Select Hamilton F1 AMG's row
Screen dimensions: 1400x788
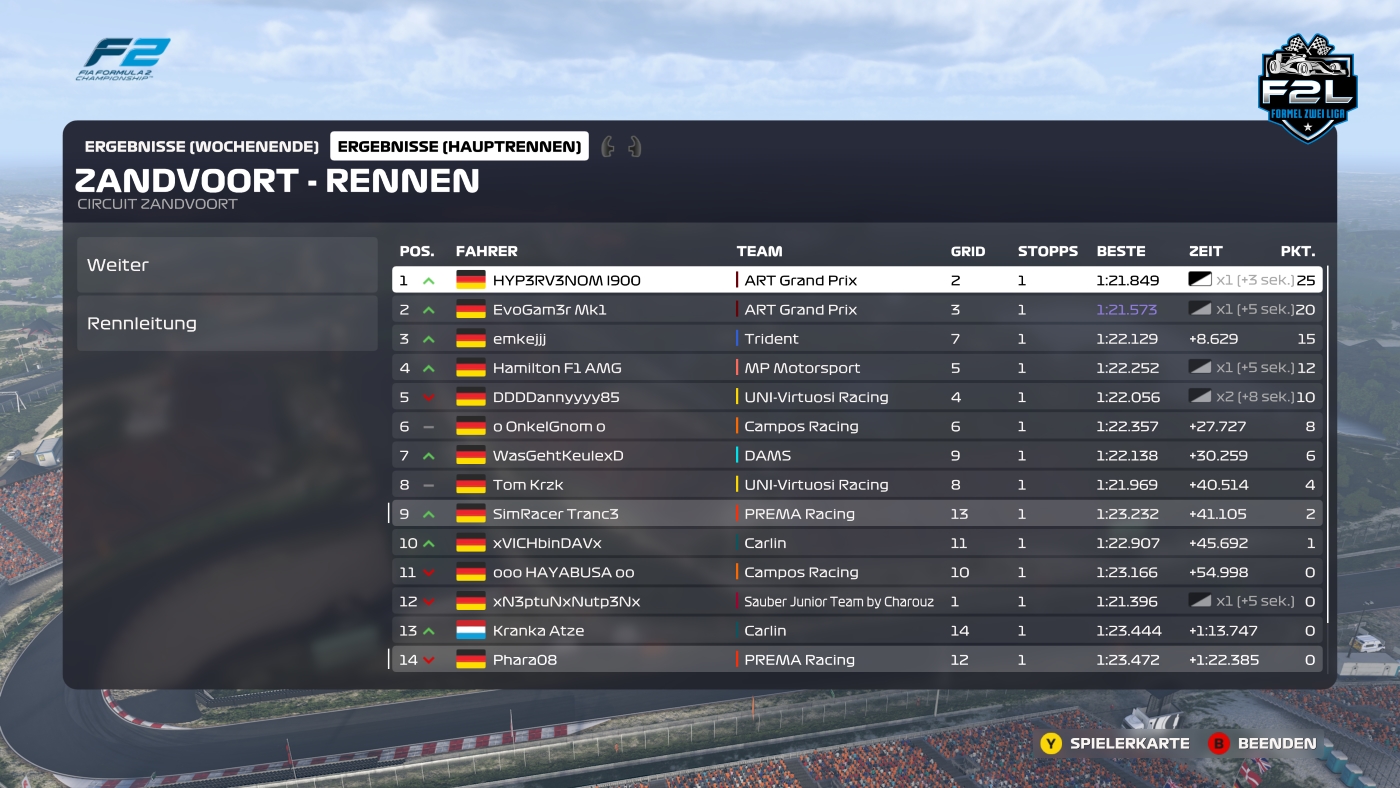(857, 368)
